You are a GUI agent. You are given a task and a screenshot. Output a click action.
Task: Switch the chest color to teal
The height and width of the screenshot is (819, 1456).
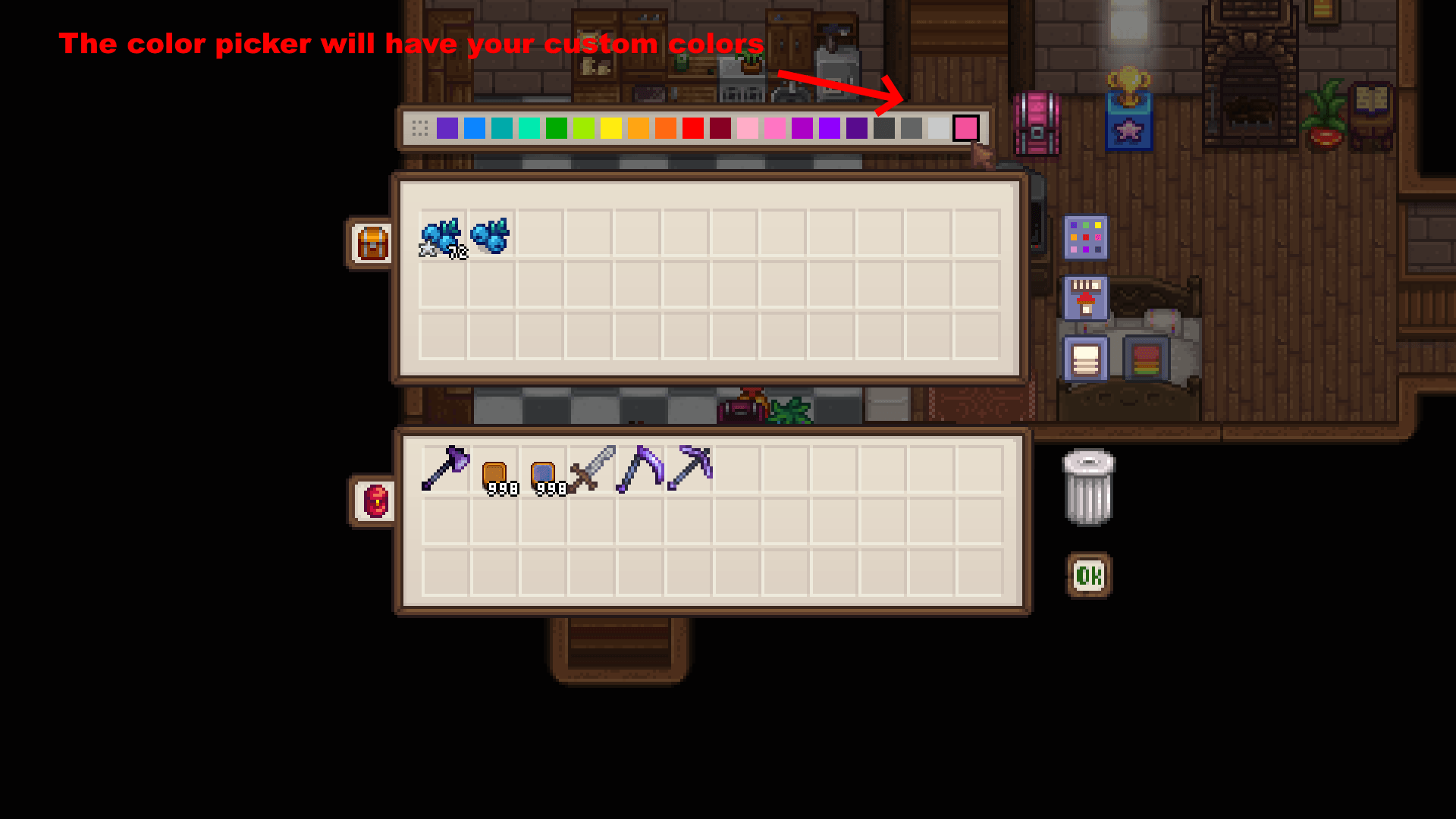[501, 128]
